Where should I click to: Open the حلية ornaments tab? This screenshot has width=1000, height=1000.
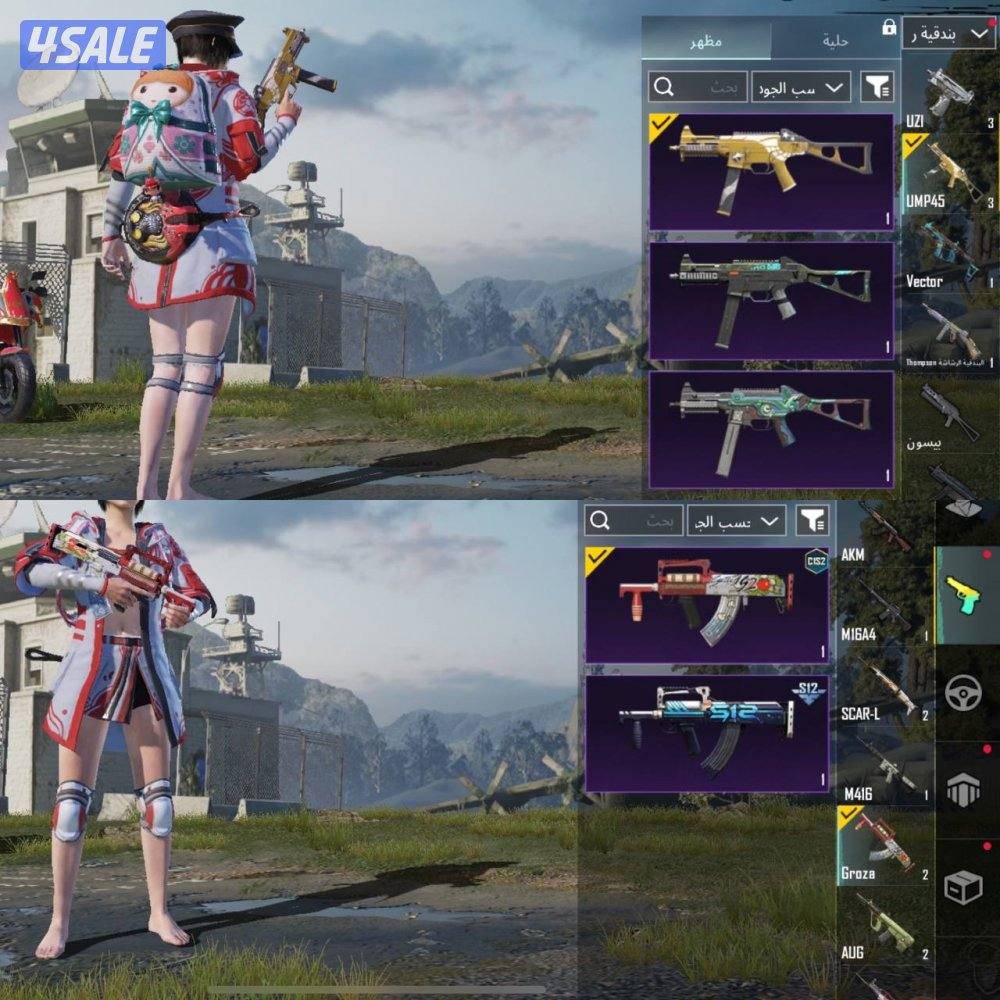pos(834,41)
